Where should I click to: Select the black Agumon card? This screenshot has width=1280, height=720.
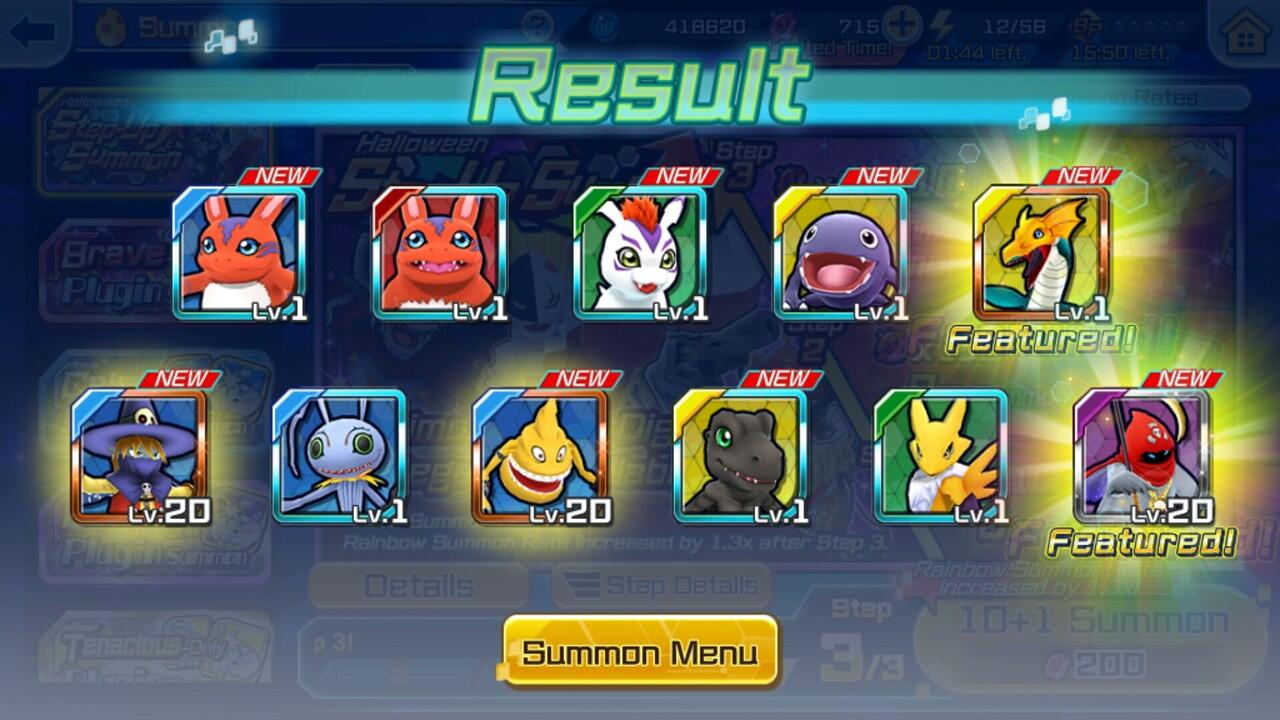(x=740, y=456)
